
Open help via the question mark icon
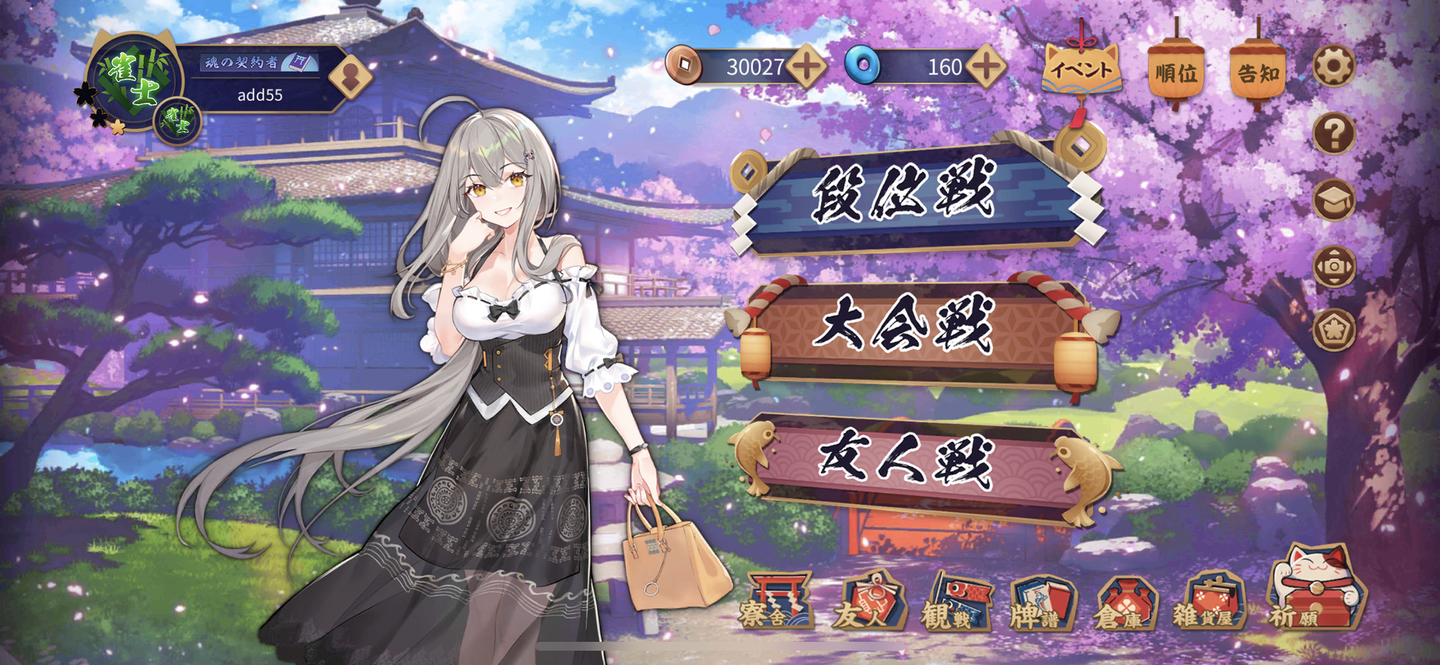coord(1334,133)
